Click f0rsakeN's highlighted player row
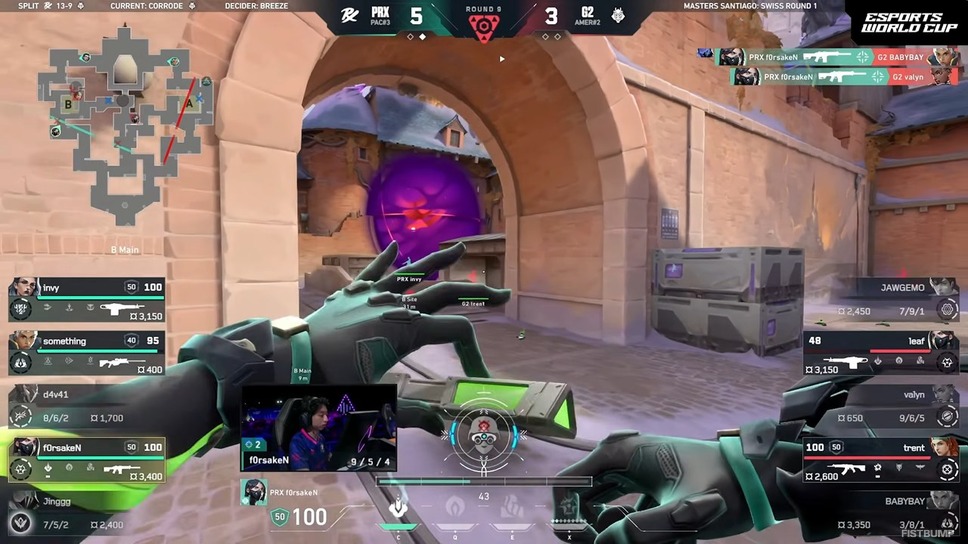 pyautogui.click(x=87, y=459)
